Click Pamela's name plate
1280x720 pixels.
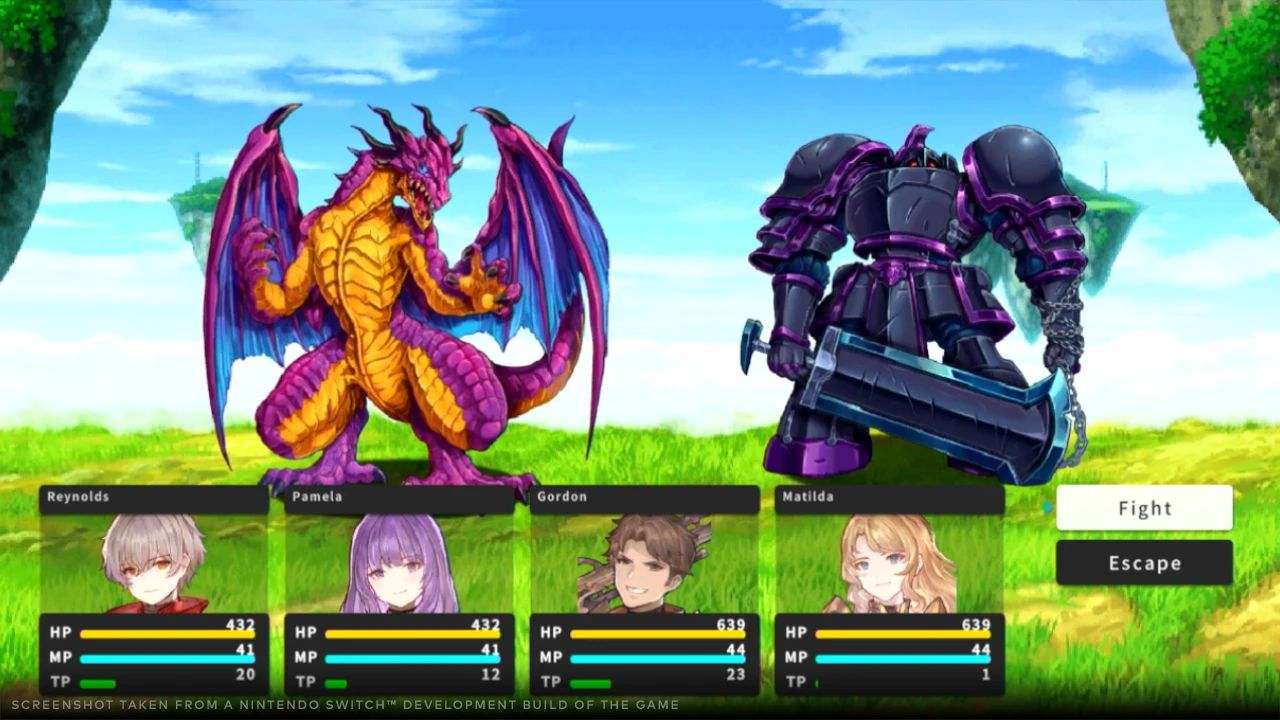tap(395, 497)
